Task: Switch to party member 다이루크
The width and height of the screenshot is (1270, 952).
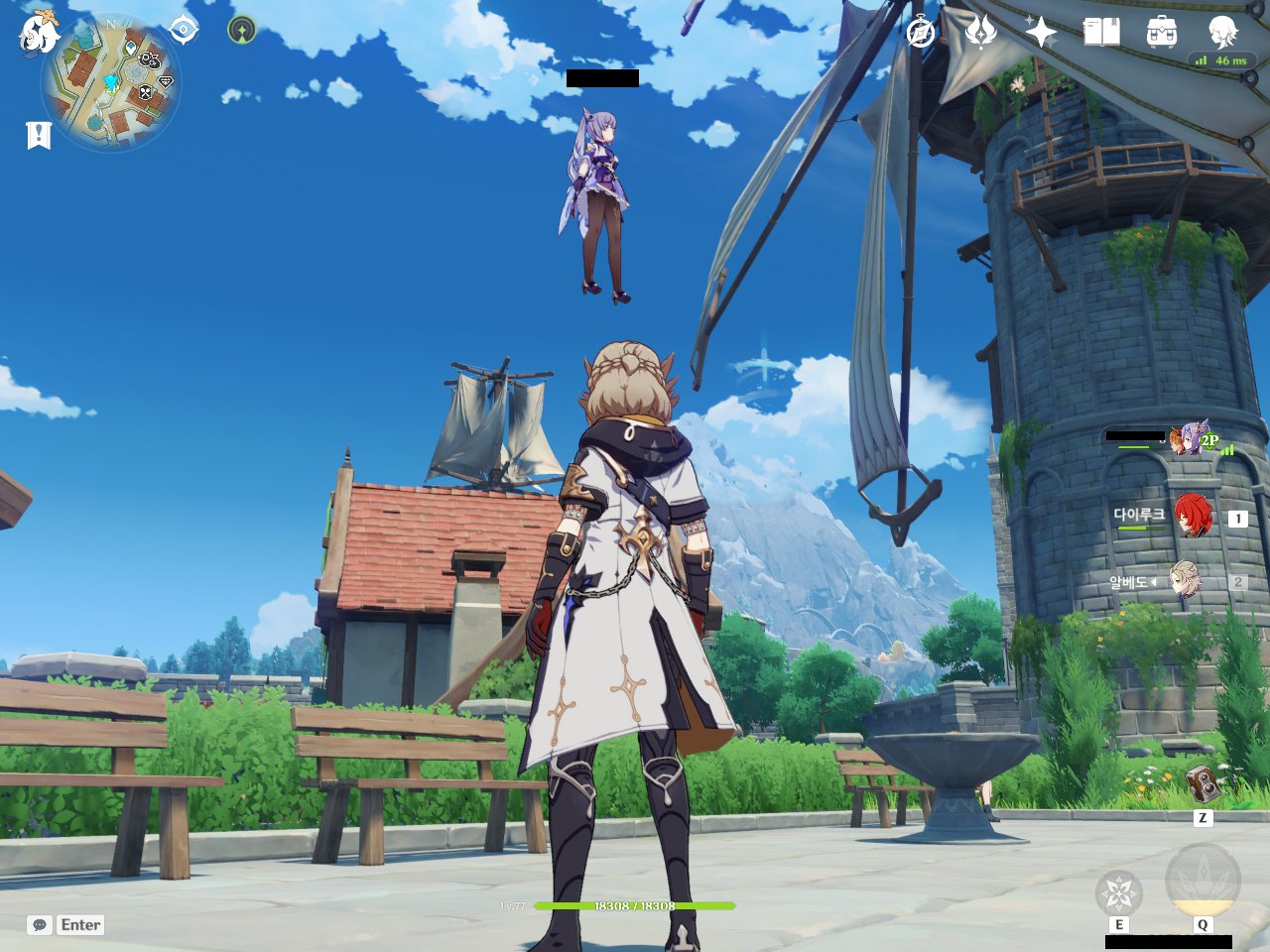Action: click(x=1193, y=517)
